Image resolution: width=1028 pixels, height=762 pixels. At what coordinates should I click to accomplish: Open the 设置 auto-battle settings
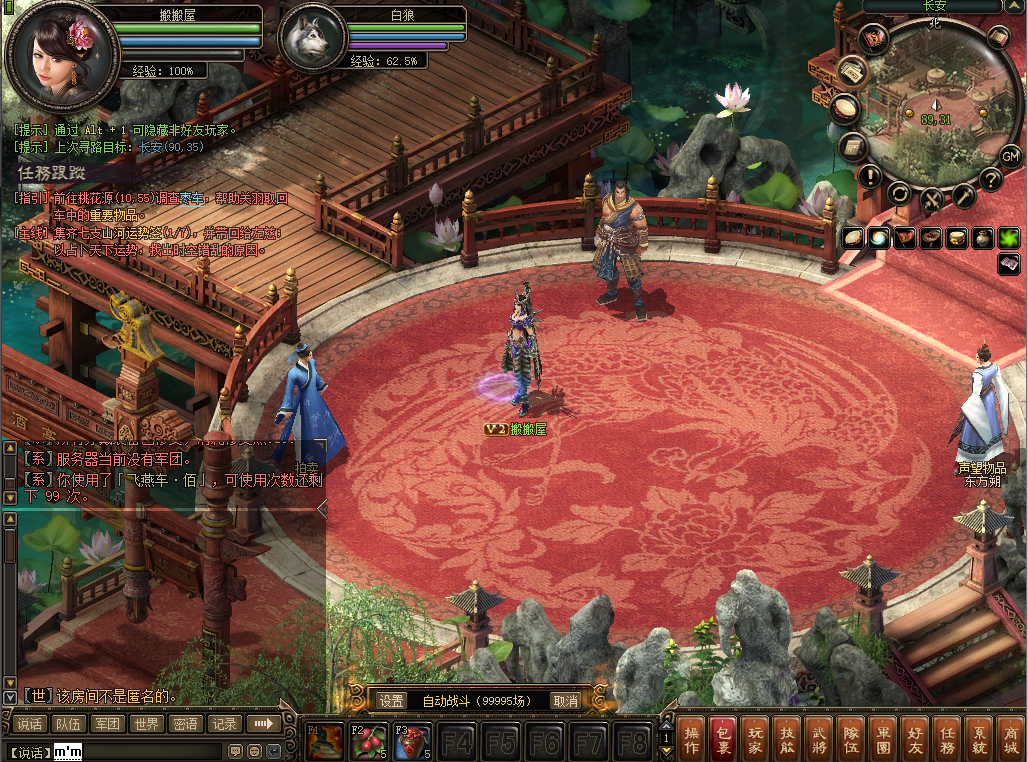pos(391,701)
